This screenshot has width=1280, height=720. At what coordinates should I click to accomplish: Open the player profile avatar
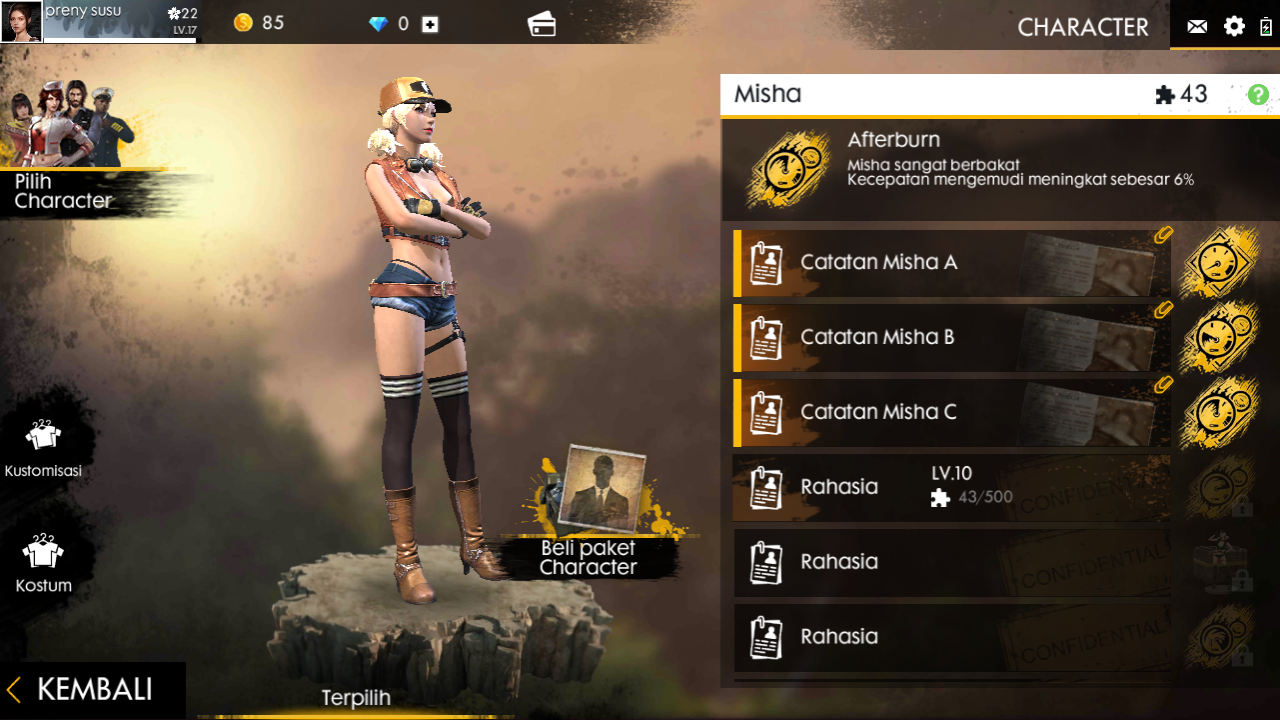tap(21, 22)
